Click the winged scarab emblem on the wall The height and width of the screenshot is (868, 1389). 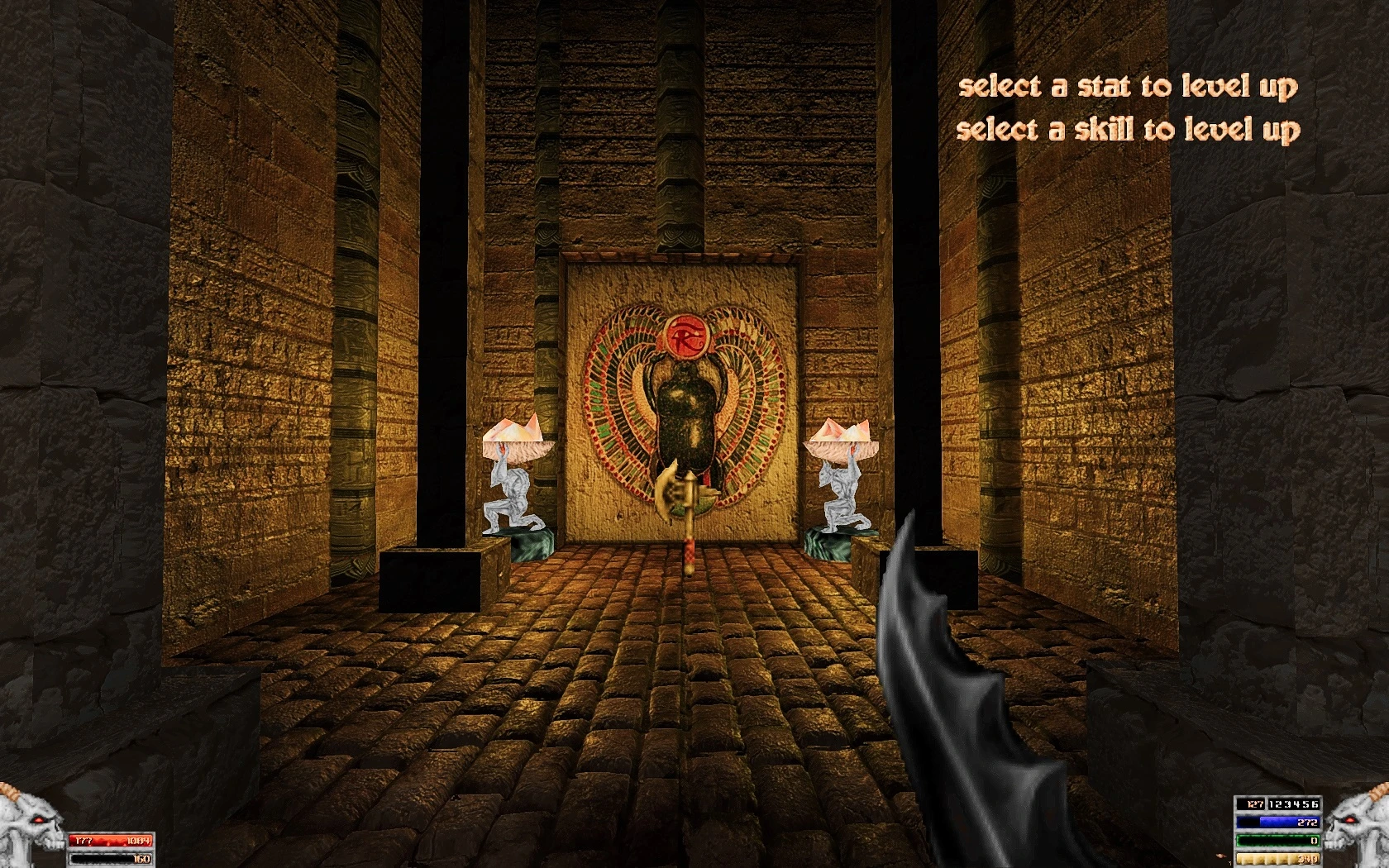point(686,405)
